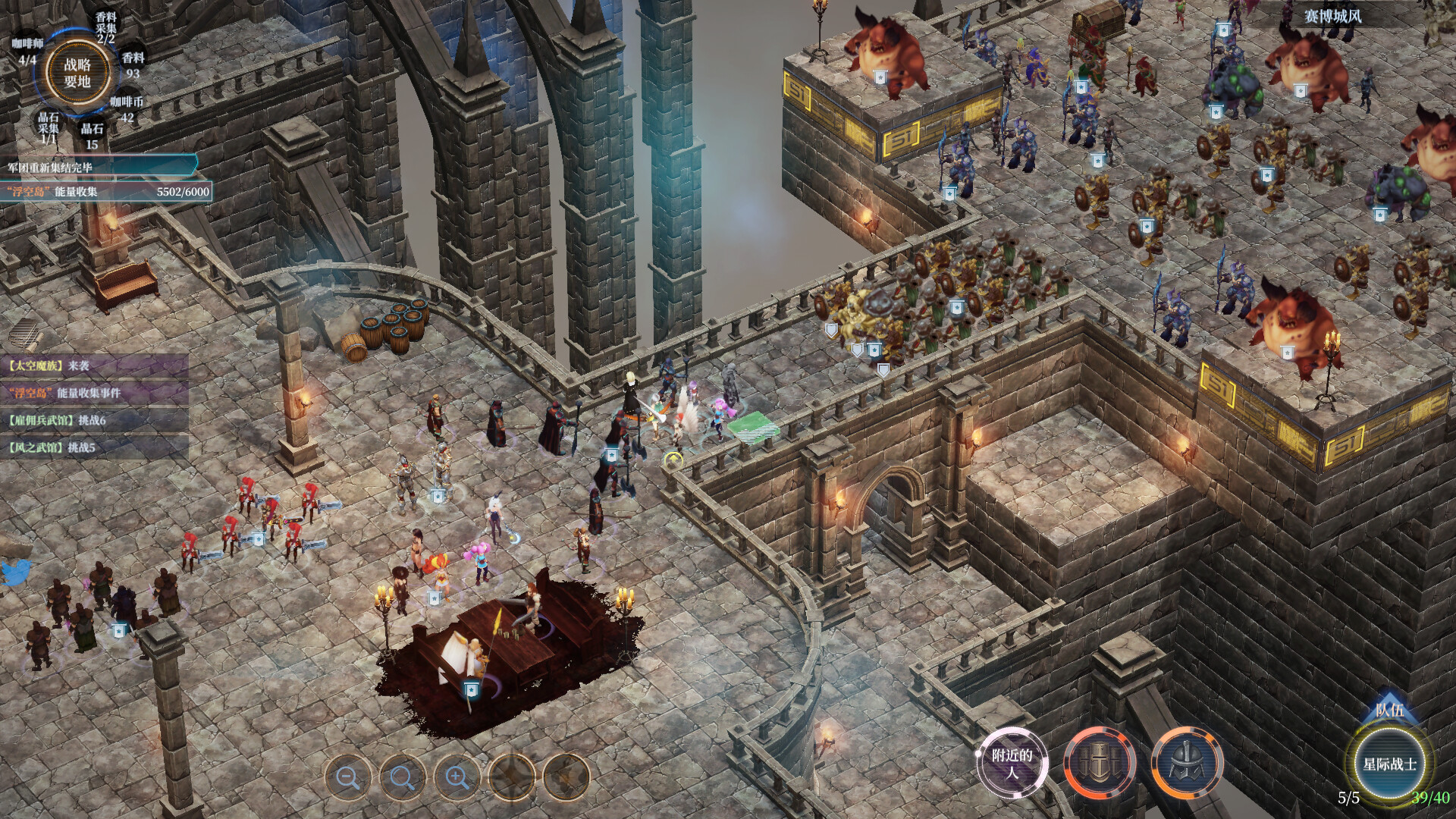The height and width of the screenshot is (819, 1456).
Task: Click the zoom-in magnifier button
Action: tap(457, 777)
